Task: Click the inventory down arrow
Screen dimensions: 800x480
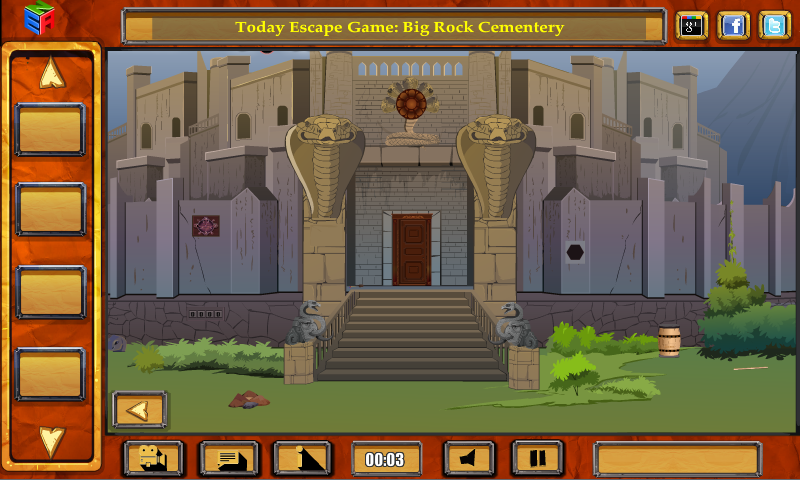Action: pyautogui.click(x=51, y=440)
